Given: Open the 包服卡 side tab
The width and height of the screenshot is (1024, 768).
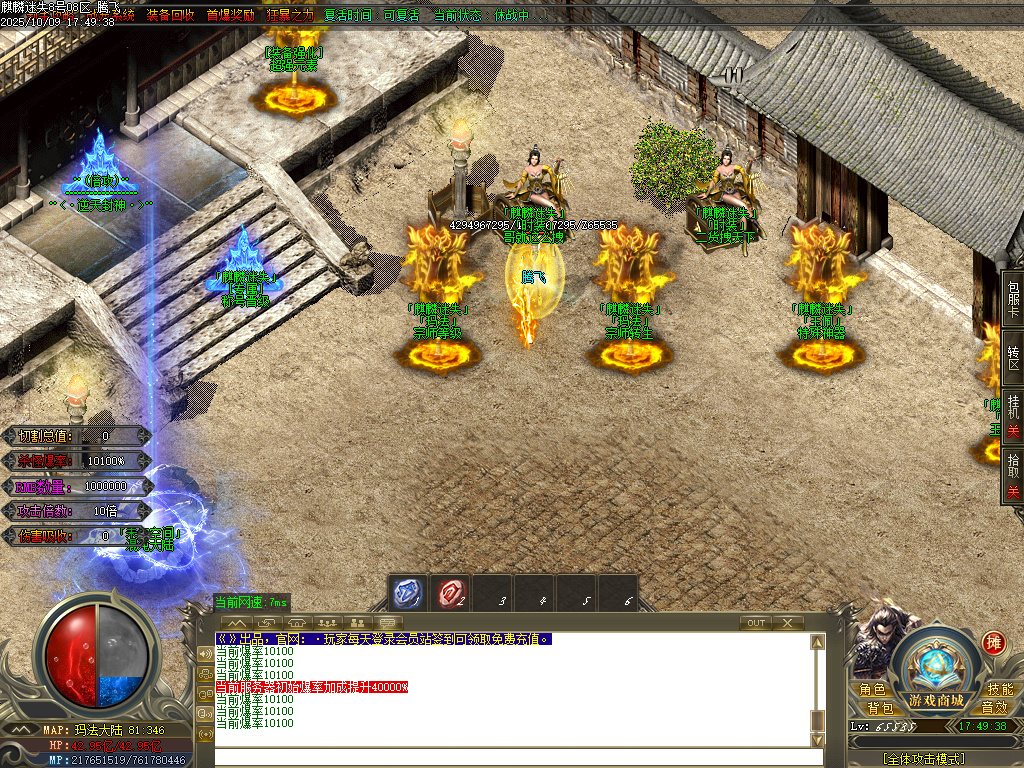Looking at the screenshot, I should 1013,297.
